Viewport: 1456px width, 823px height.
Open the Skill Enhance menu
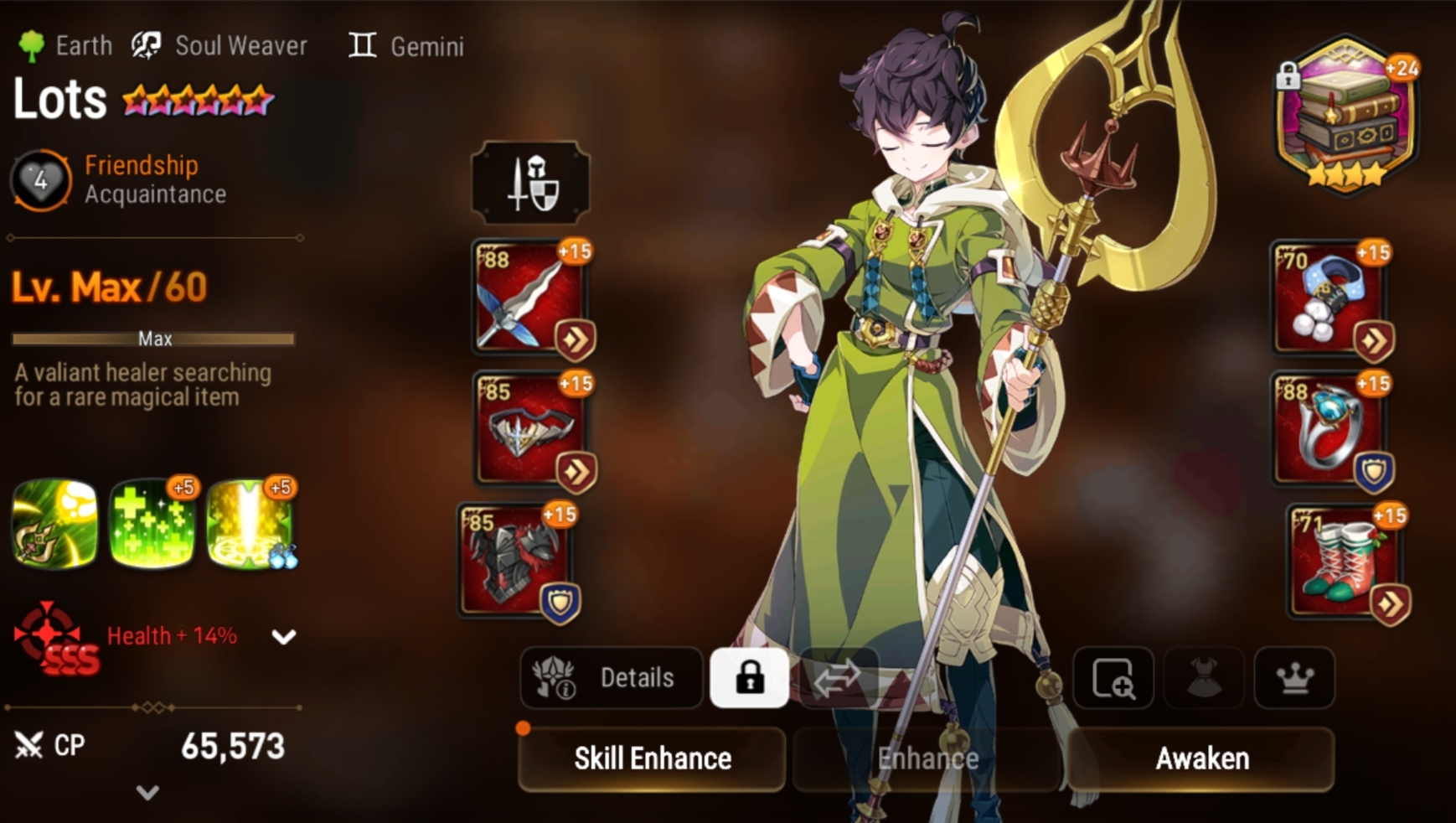652,758
